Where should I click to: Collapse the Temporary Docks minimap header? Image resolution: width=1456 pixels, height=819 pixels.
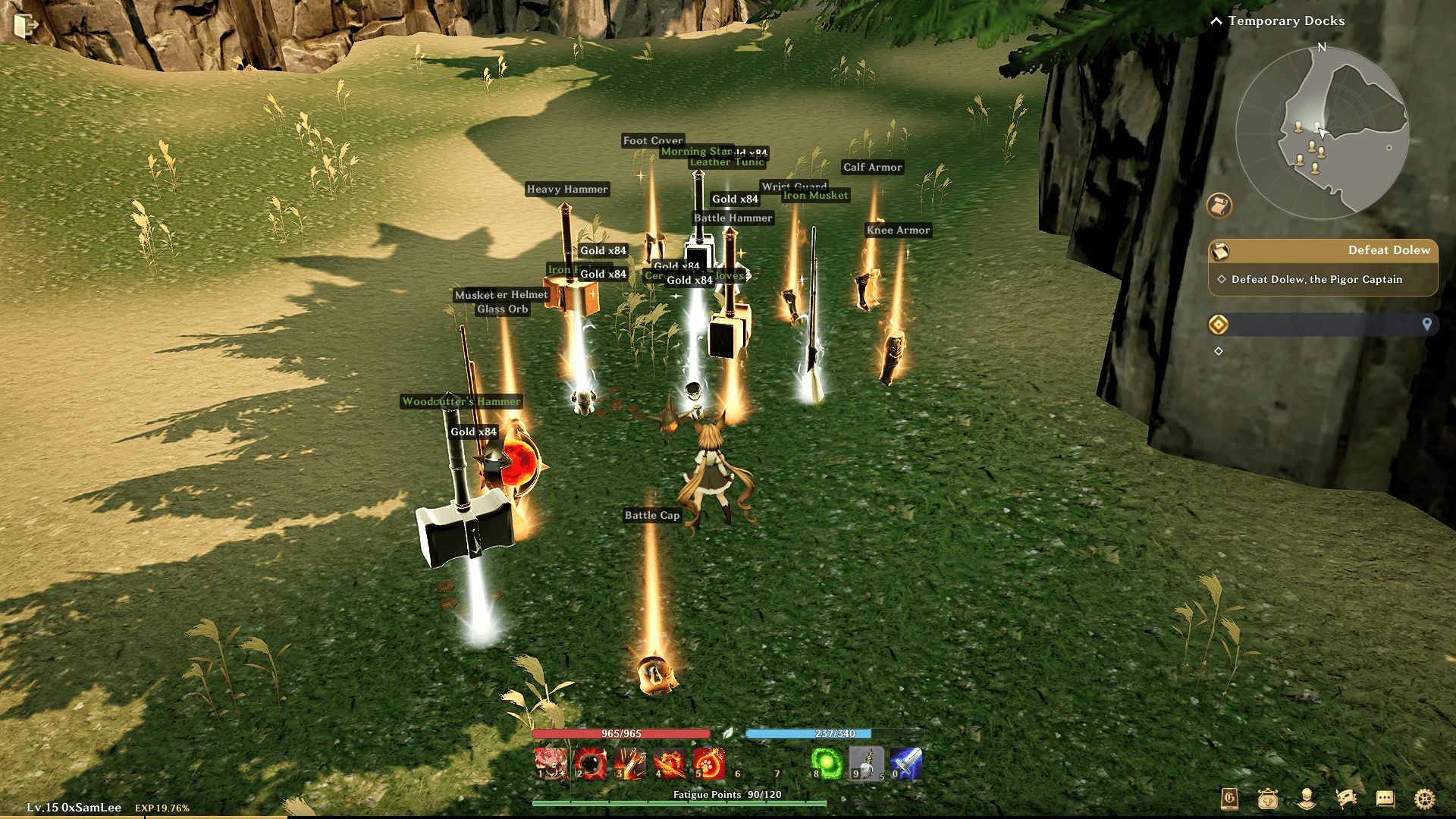[x=1216, y=21]
